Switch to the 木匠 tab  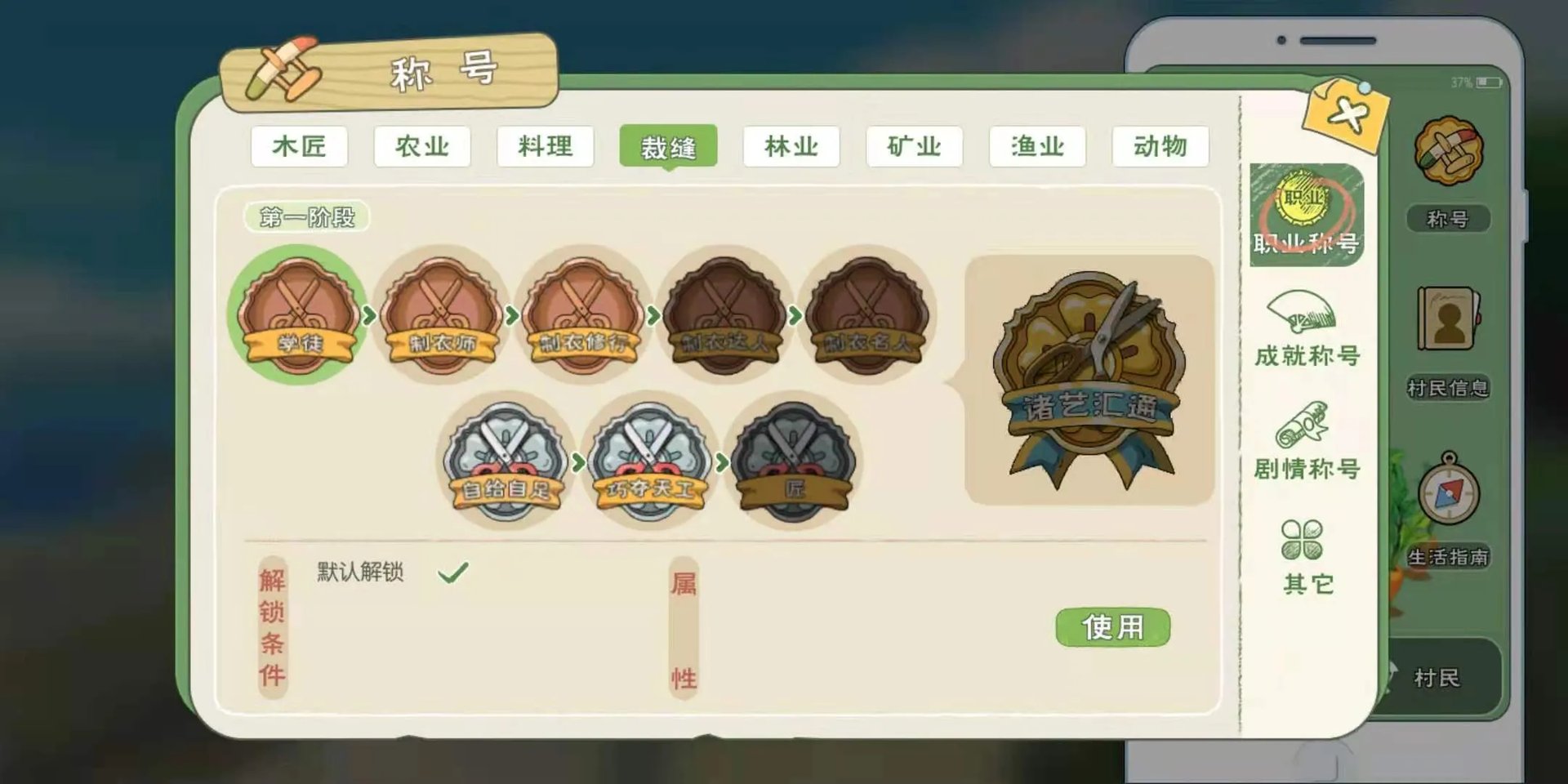click(300, 147)
